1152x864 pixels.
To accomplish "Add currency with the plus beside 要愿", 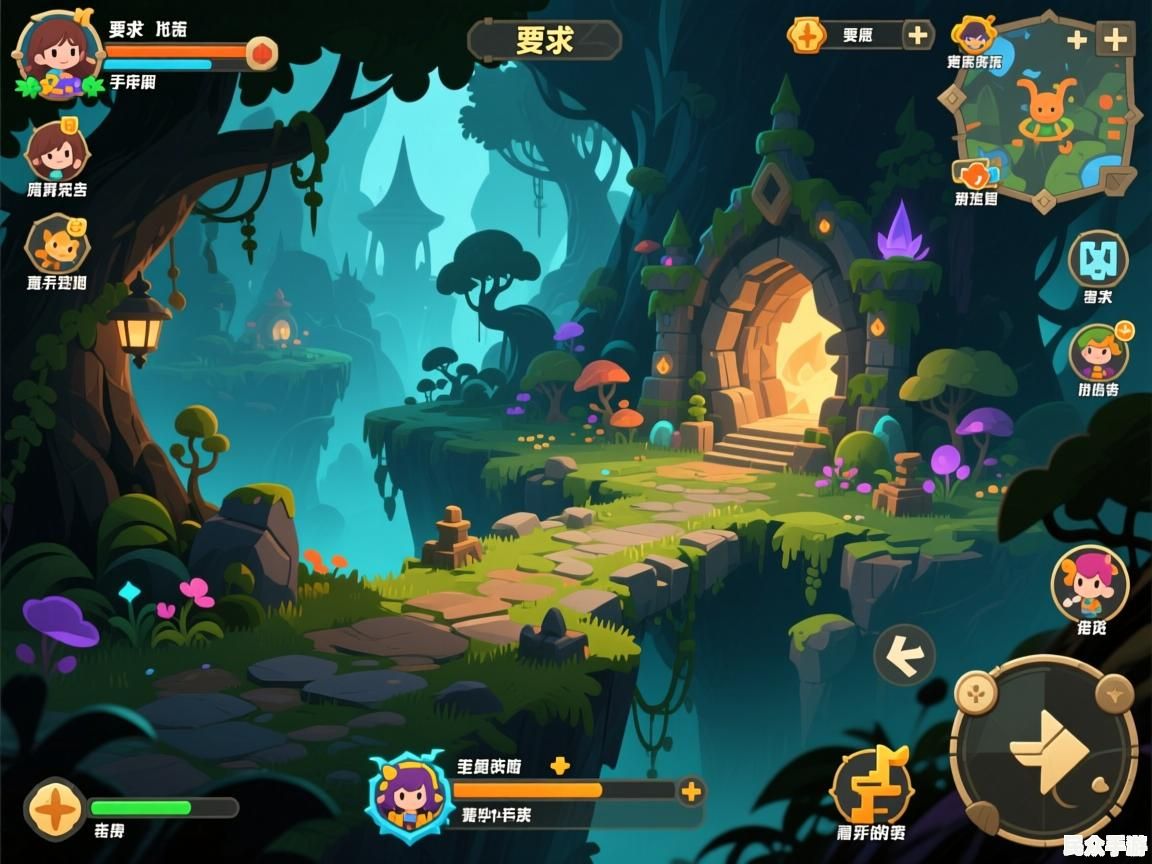I will [x=917, y=36].
